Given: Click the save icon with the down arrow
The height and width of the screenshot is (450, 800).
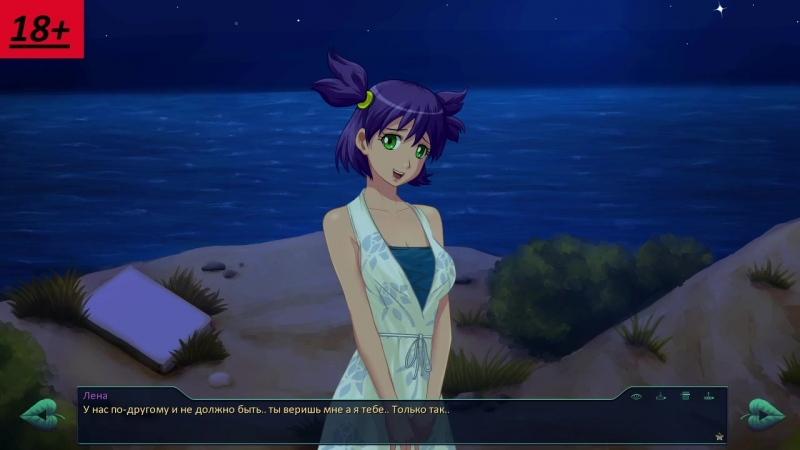Looking at the screenshot, I should 660,396.
